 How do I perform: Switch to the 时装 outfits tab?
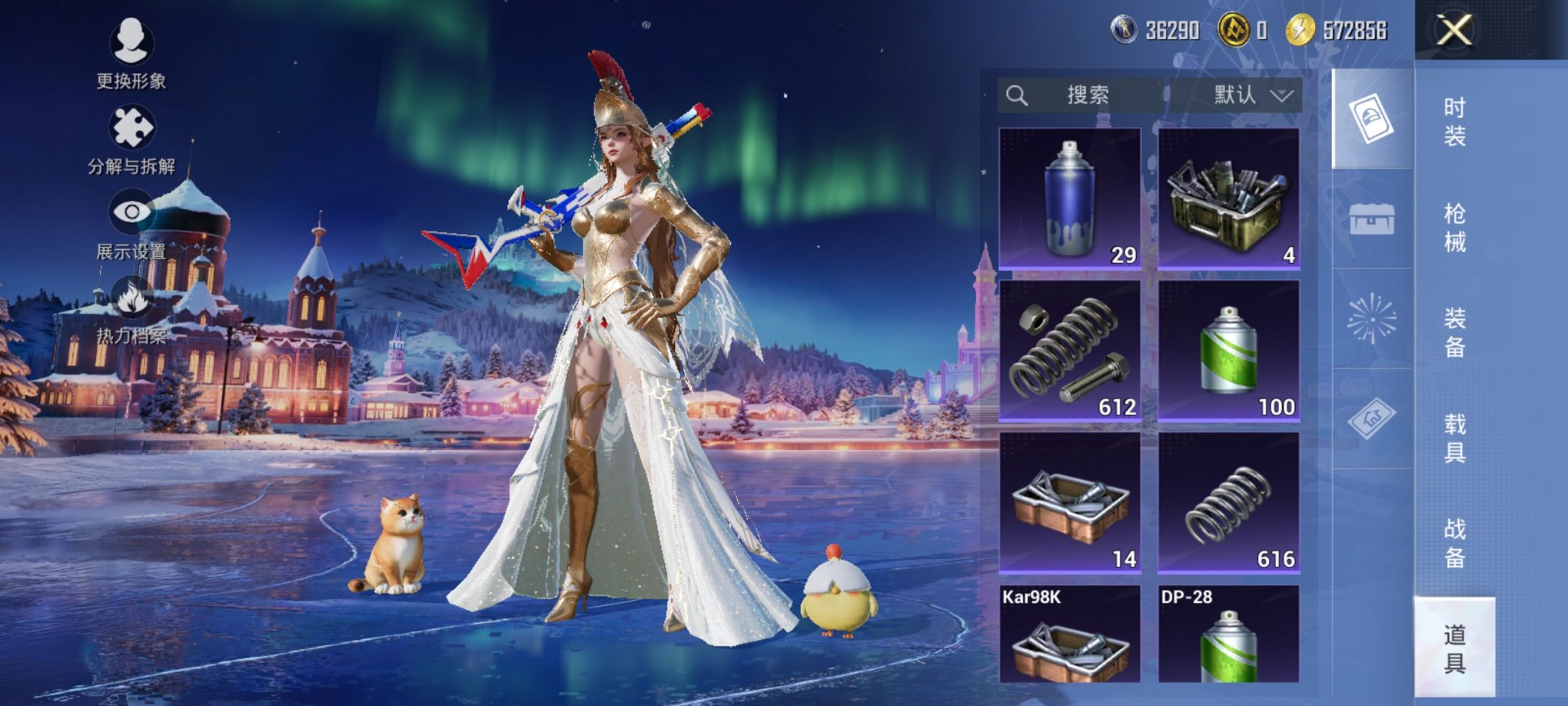coord(1454,122)
